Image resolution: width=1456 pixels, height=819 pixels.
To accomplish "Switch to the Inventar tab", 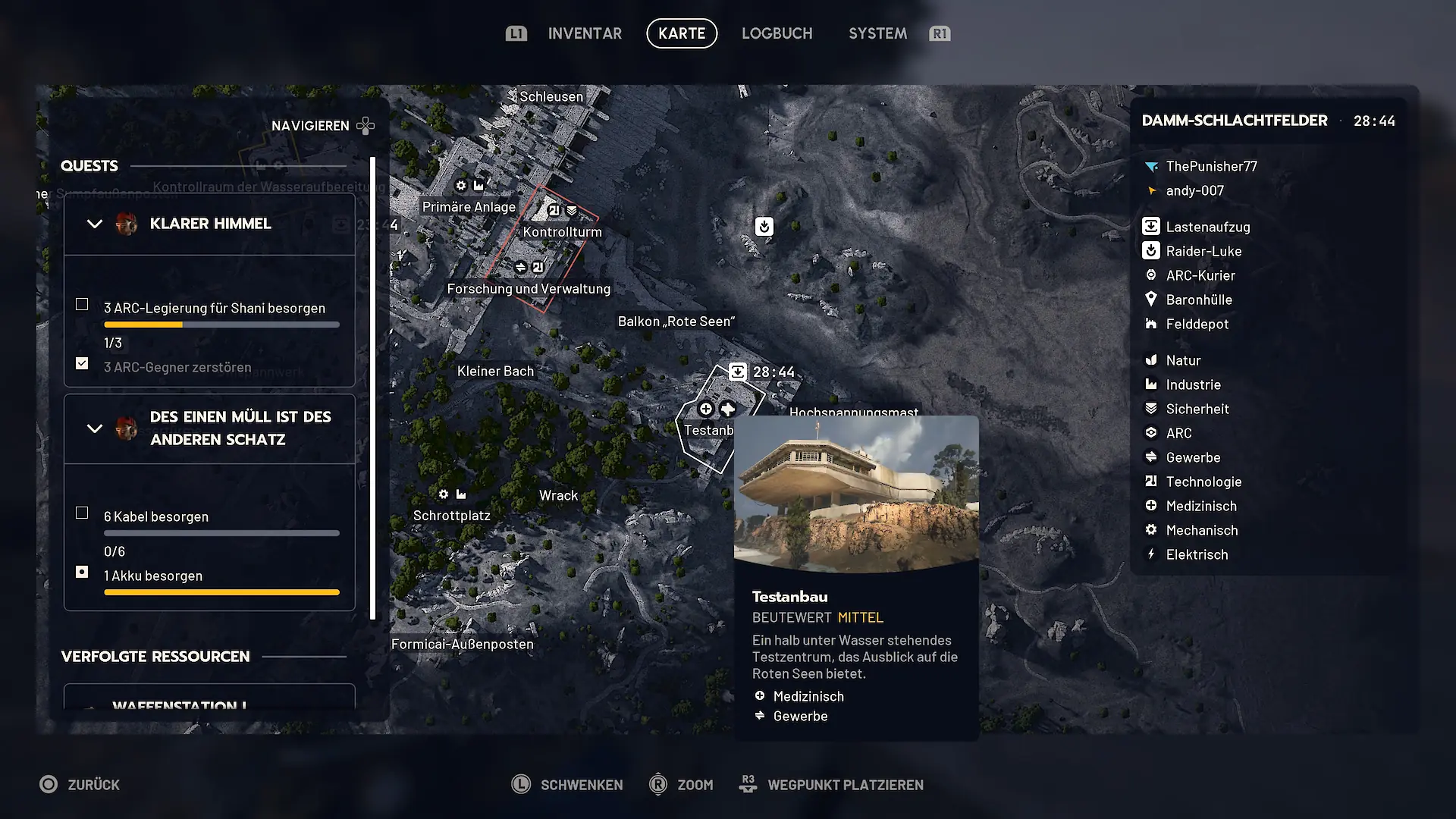I will click(x=584, y=33).
